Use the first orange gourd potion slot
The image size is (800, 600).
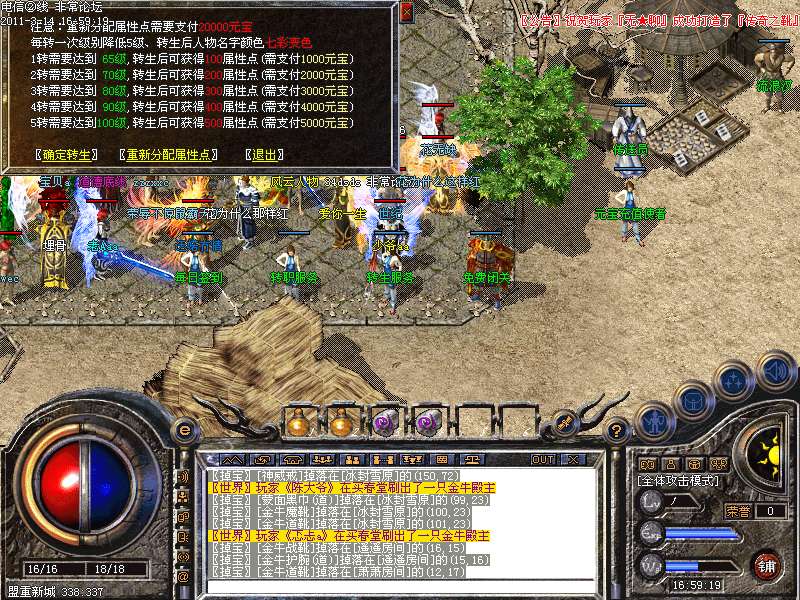click(x=297, y=423)
